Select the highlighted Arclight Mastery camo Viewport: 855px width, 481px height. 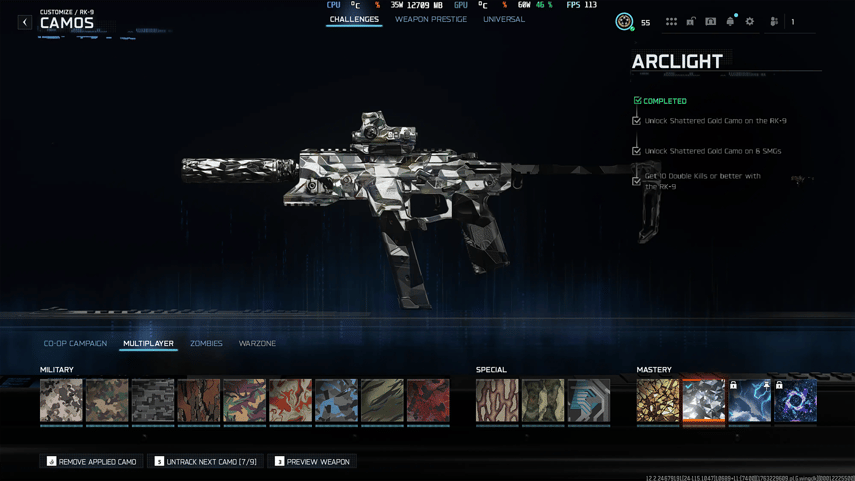point(704,400)
